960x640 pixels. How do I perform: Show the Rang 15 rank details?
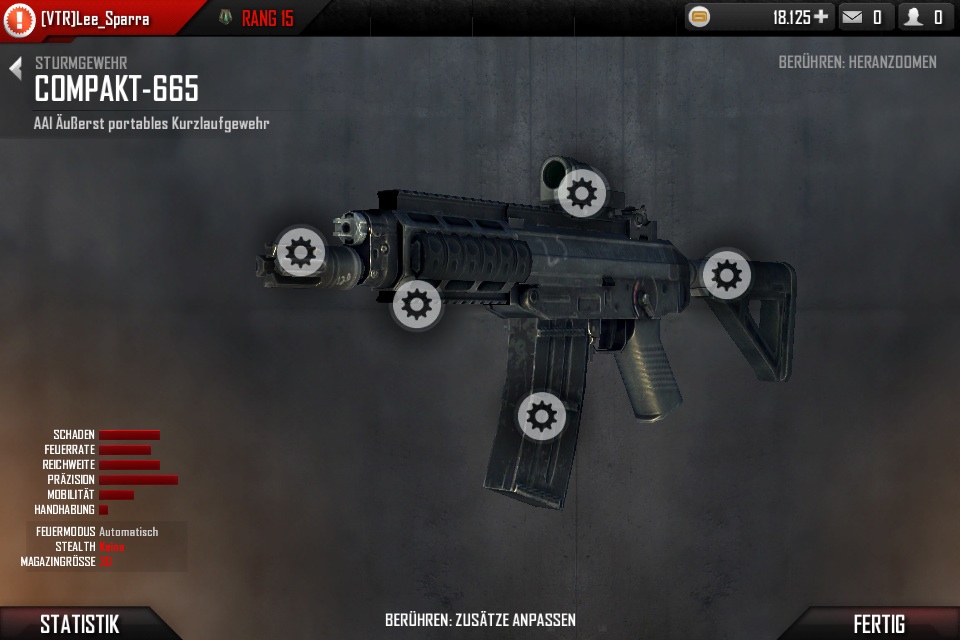point(256,18)
